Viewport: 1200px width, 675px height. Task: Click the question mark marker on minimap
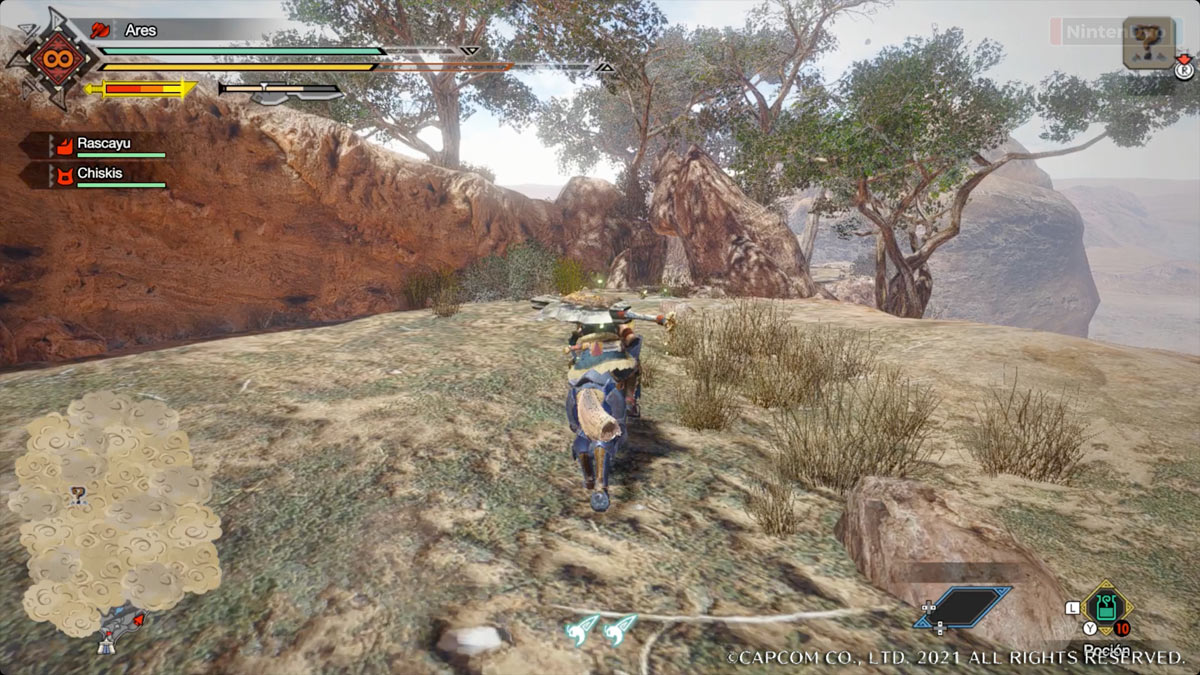pyautogui.click(x=78, y=494)
